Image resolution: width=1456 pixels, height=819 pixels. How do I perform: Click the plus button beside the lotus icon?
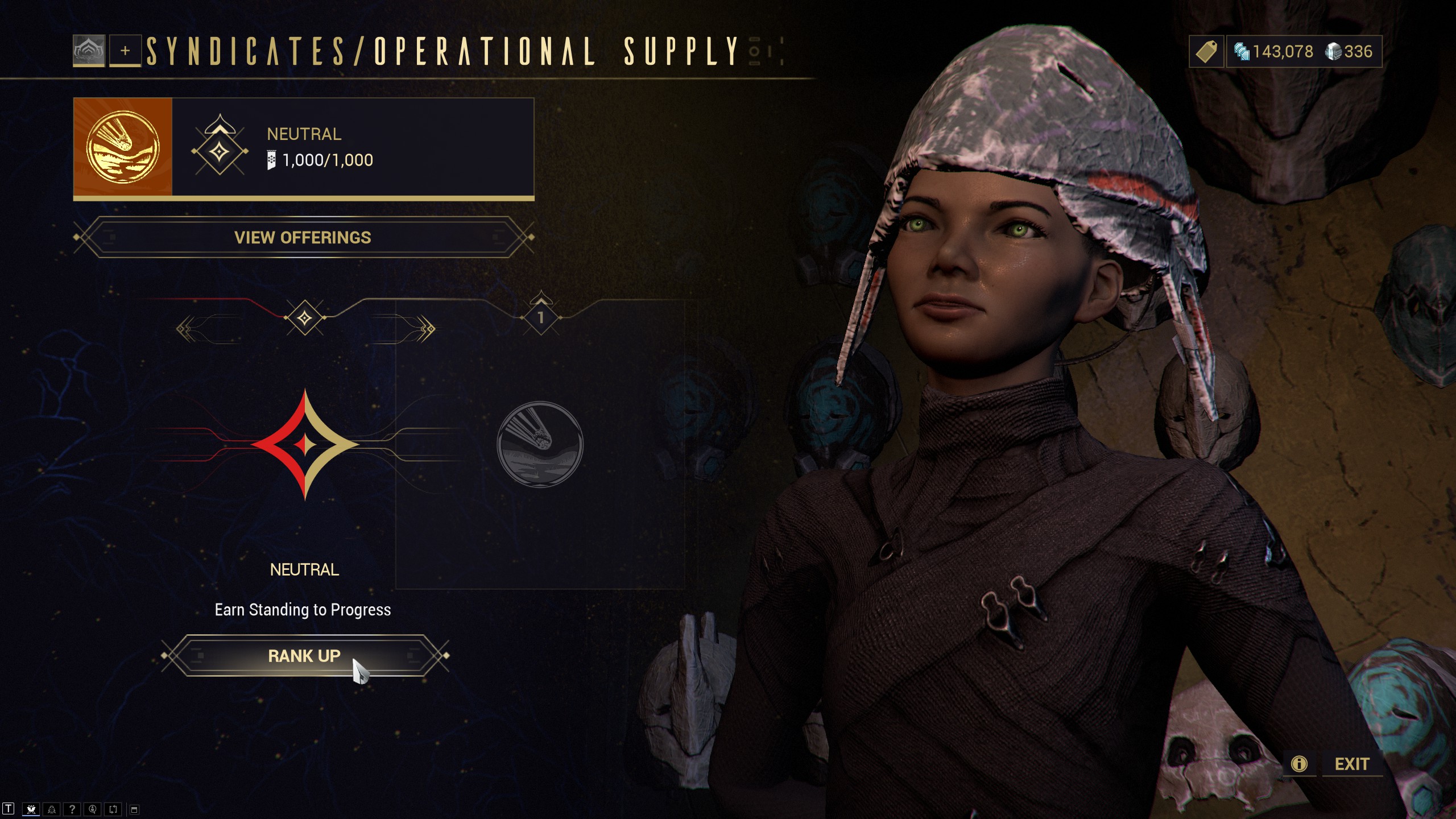125,51
